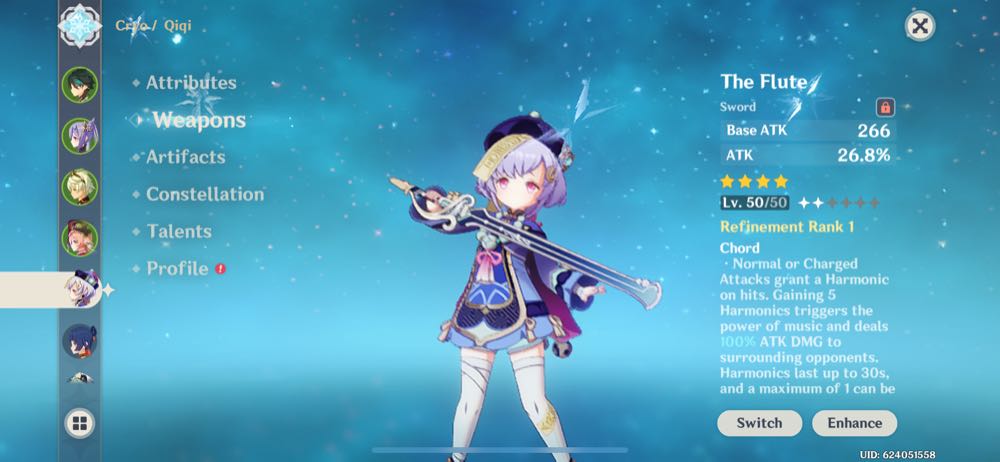Choose the dark blue-haired character portrait
This screenshot has width=1000, height=462.
pos(79,341)
